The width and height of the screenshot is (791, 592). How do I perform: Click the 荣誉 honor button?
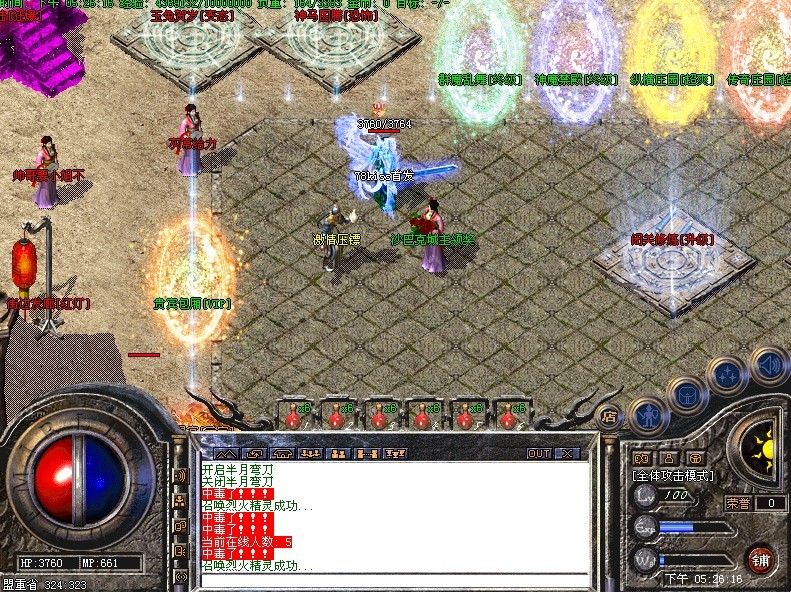pos(738,503)
